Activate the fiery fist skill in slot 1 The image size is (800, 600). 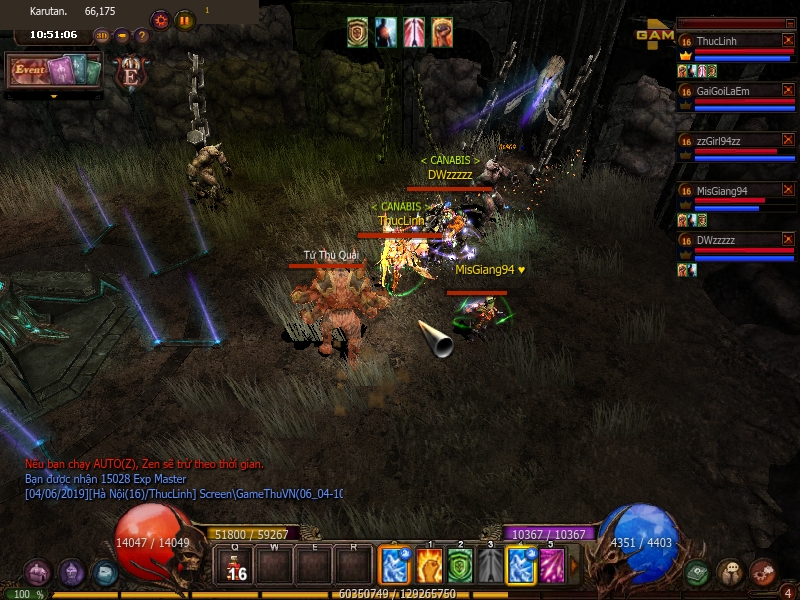coord(429,566)
